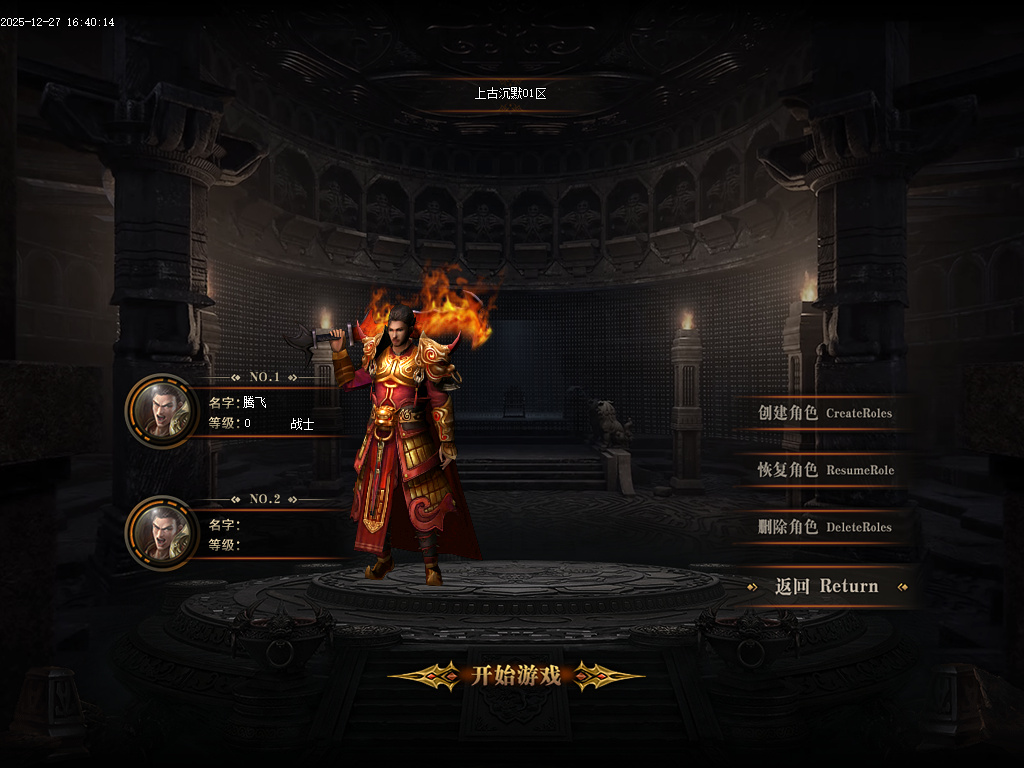1024x768 pixels.
Task: Go back with 返回 Return
Action: pyautogui.click(x=826, y=587)
